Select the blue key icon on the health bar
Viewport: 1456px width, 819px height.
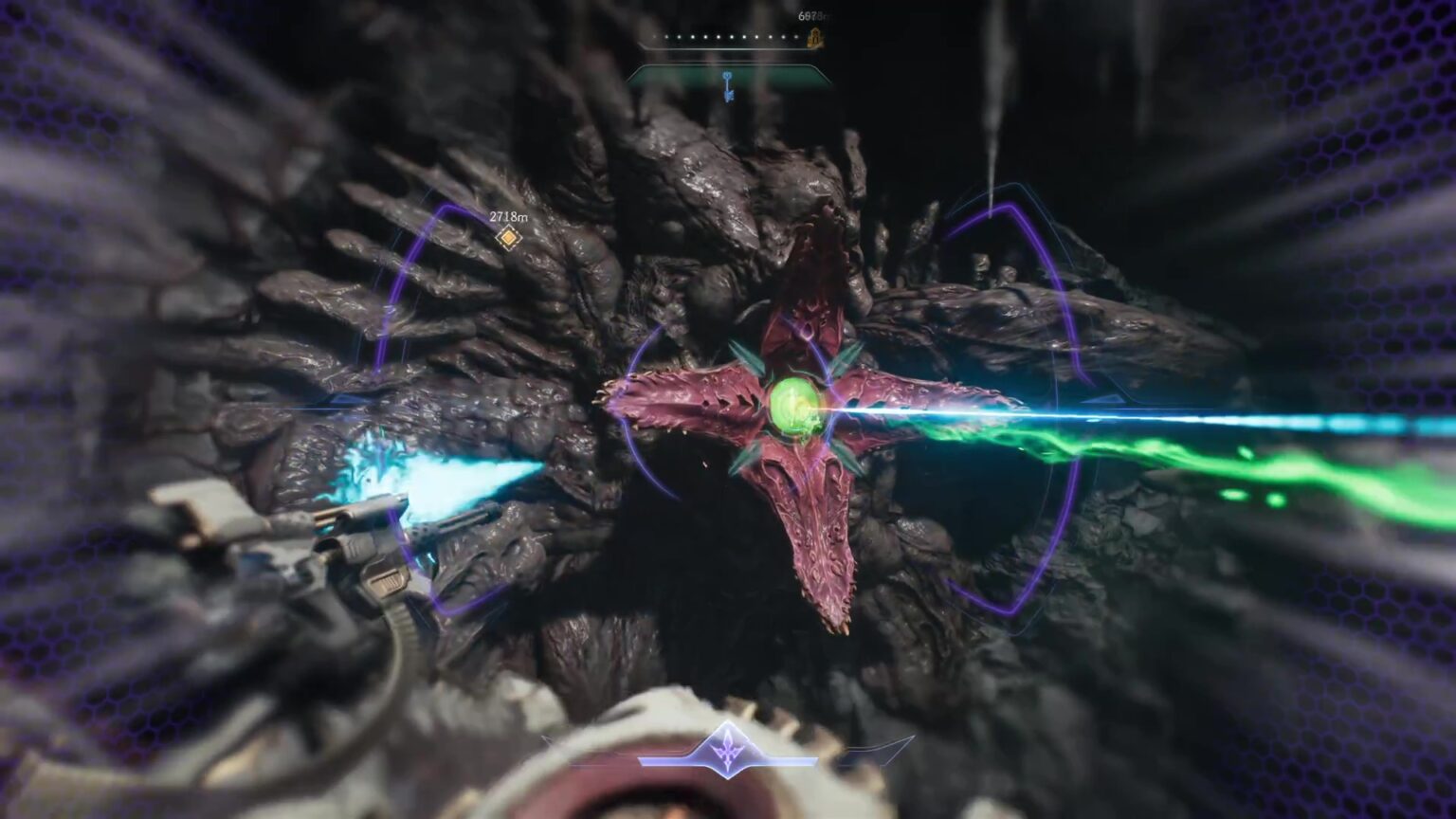click(x=727, y=83)
